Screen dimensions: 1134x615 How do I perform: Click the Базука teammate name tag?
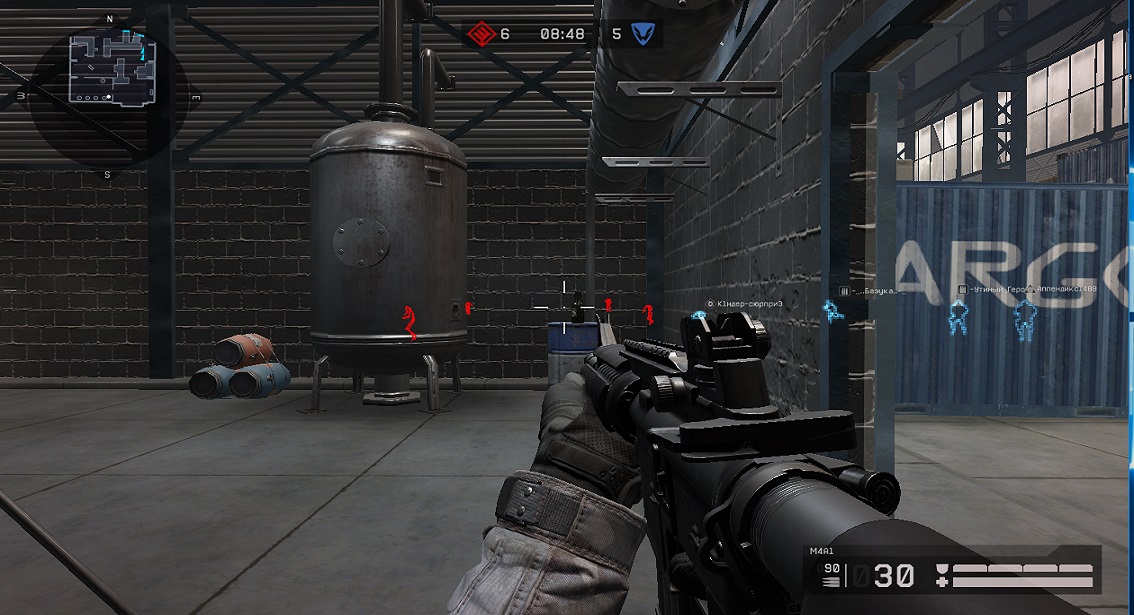(x=871, y=291)
